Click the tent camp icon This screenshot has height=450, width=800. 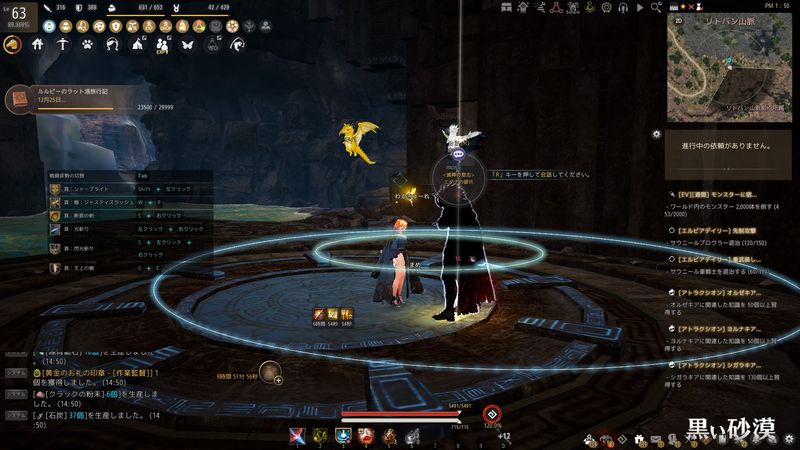pos(137,44)
